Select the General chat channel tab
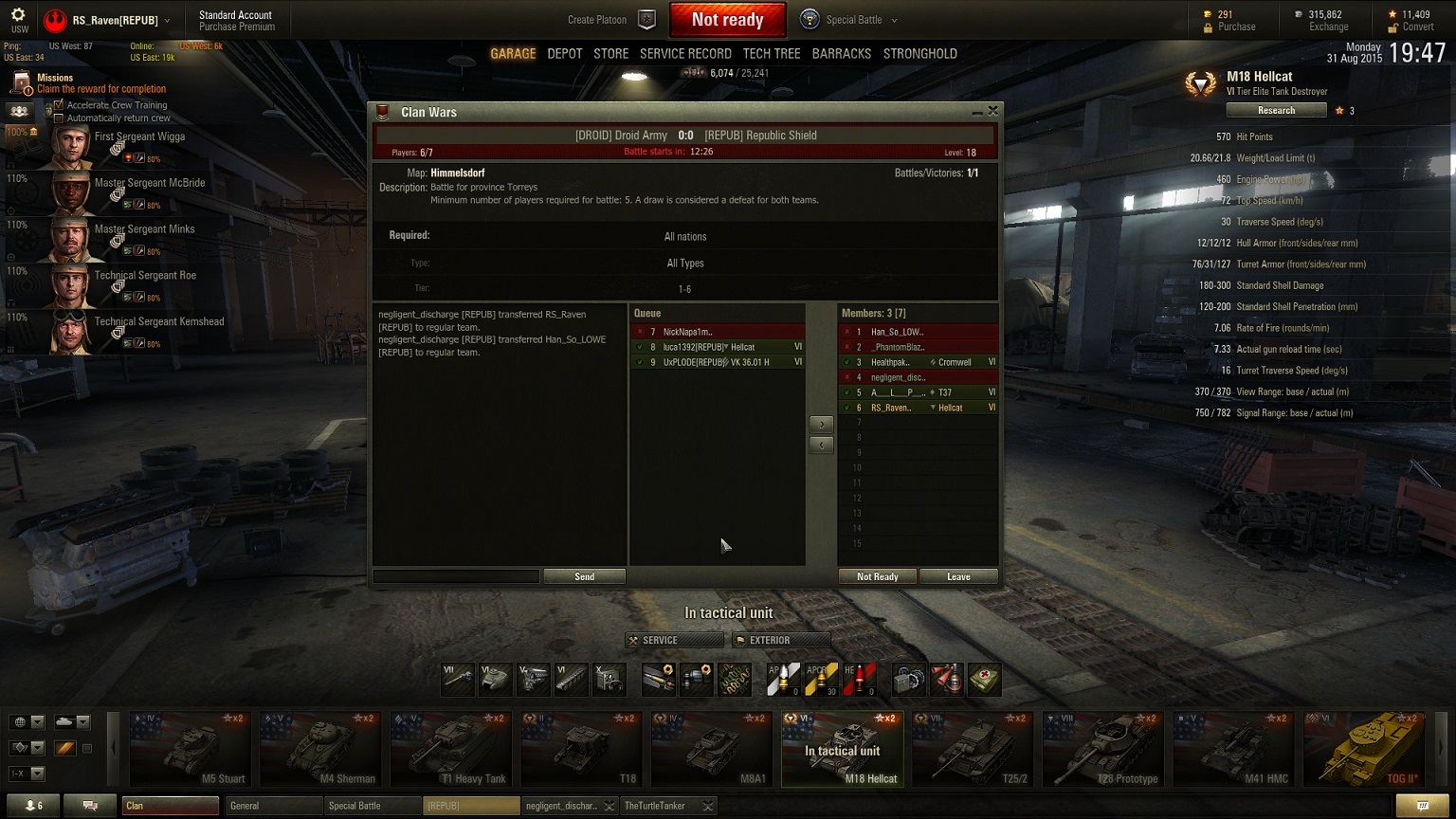The width and height of the screenshot is (1456, 819). 273,806
